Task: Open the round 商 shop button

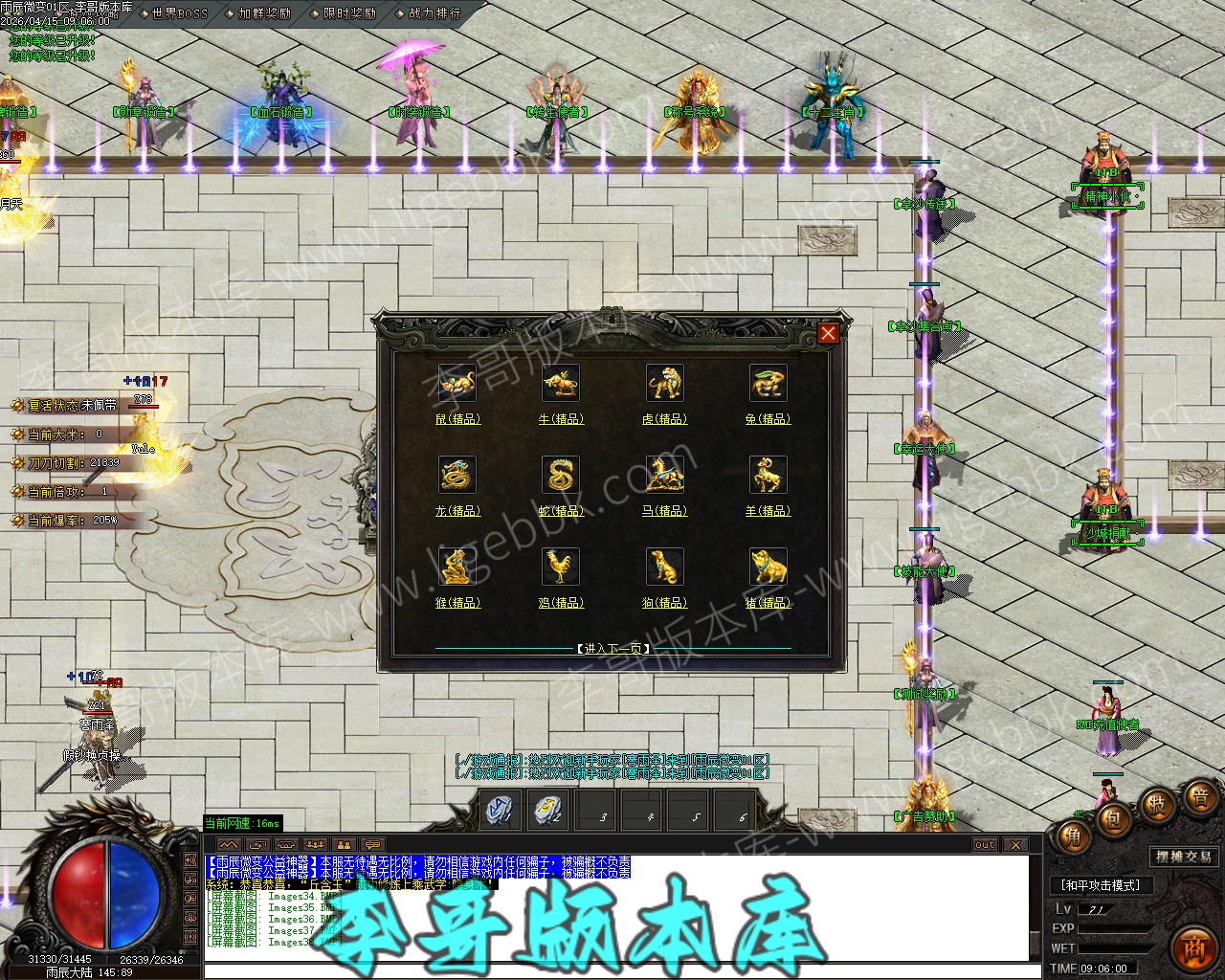Action: [1192, 947]
